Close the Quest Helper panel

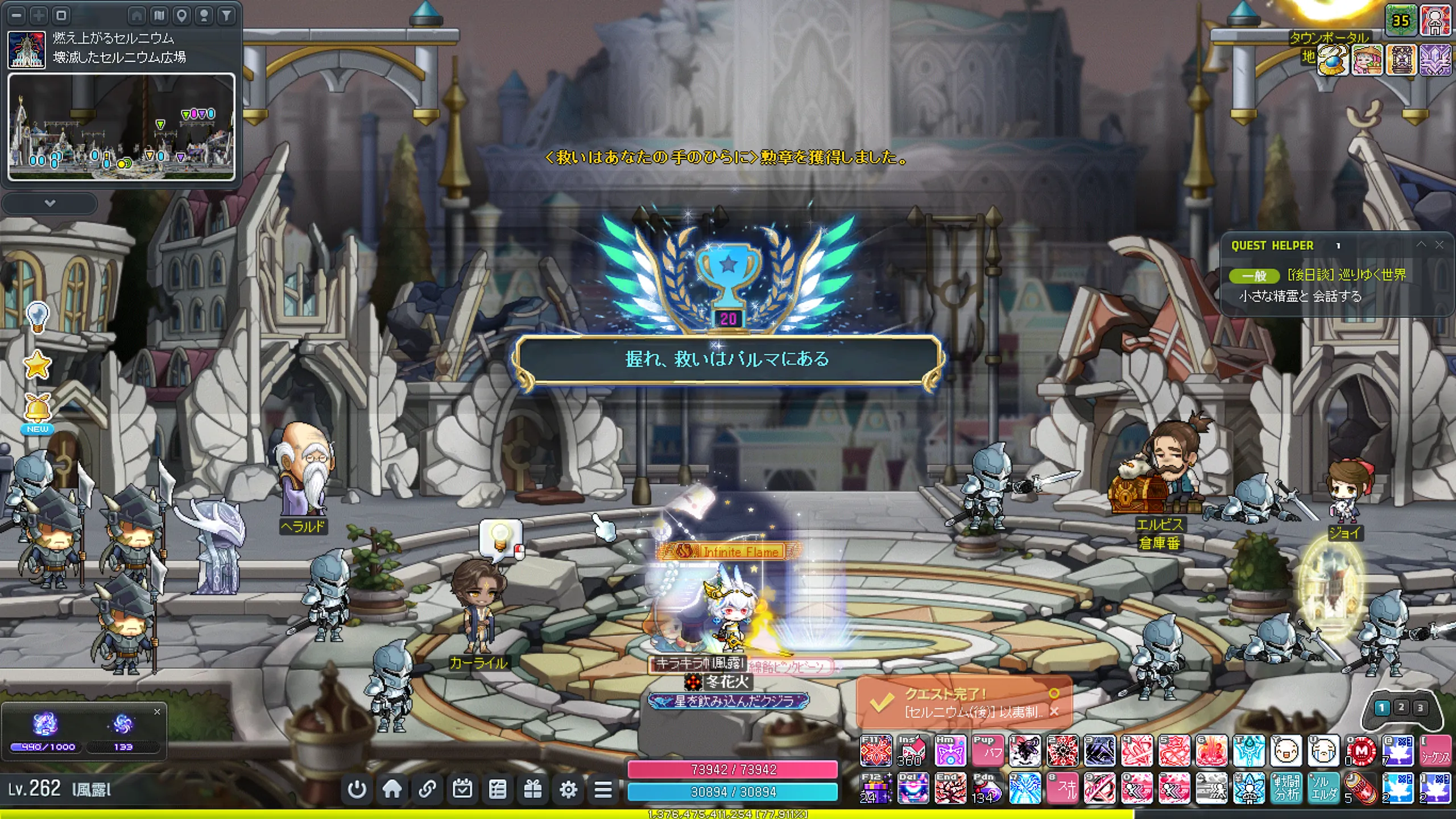(1440, 245)
